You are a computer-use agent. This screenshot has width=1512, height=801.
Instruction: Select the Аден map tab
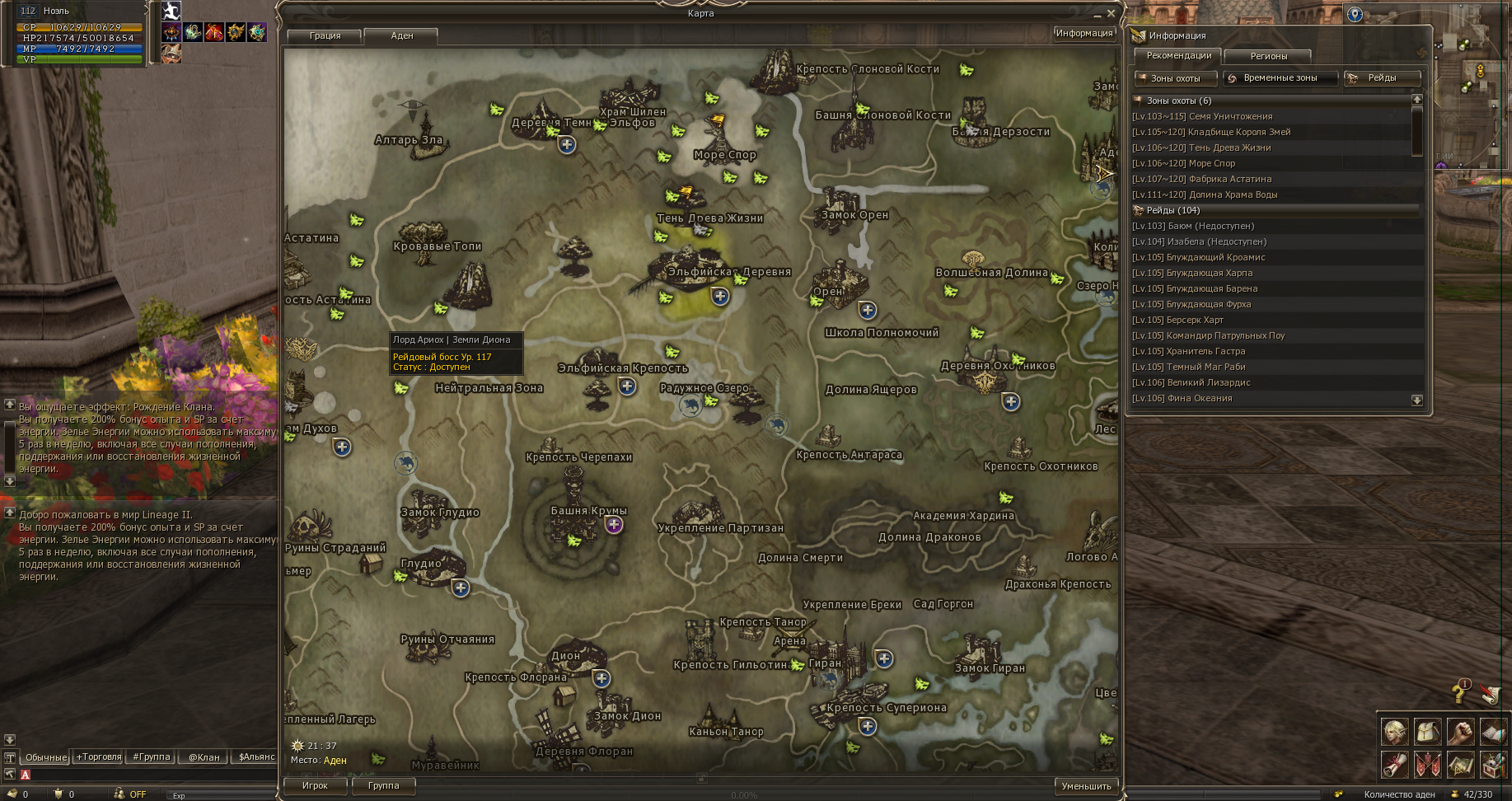[402, 35]
